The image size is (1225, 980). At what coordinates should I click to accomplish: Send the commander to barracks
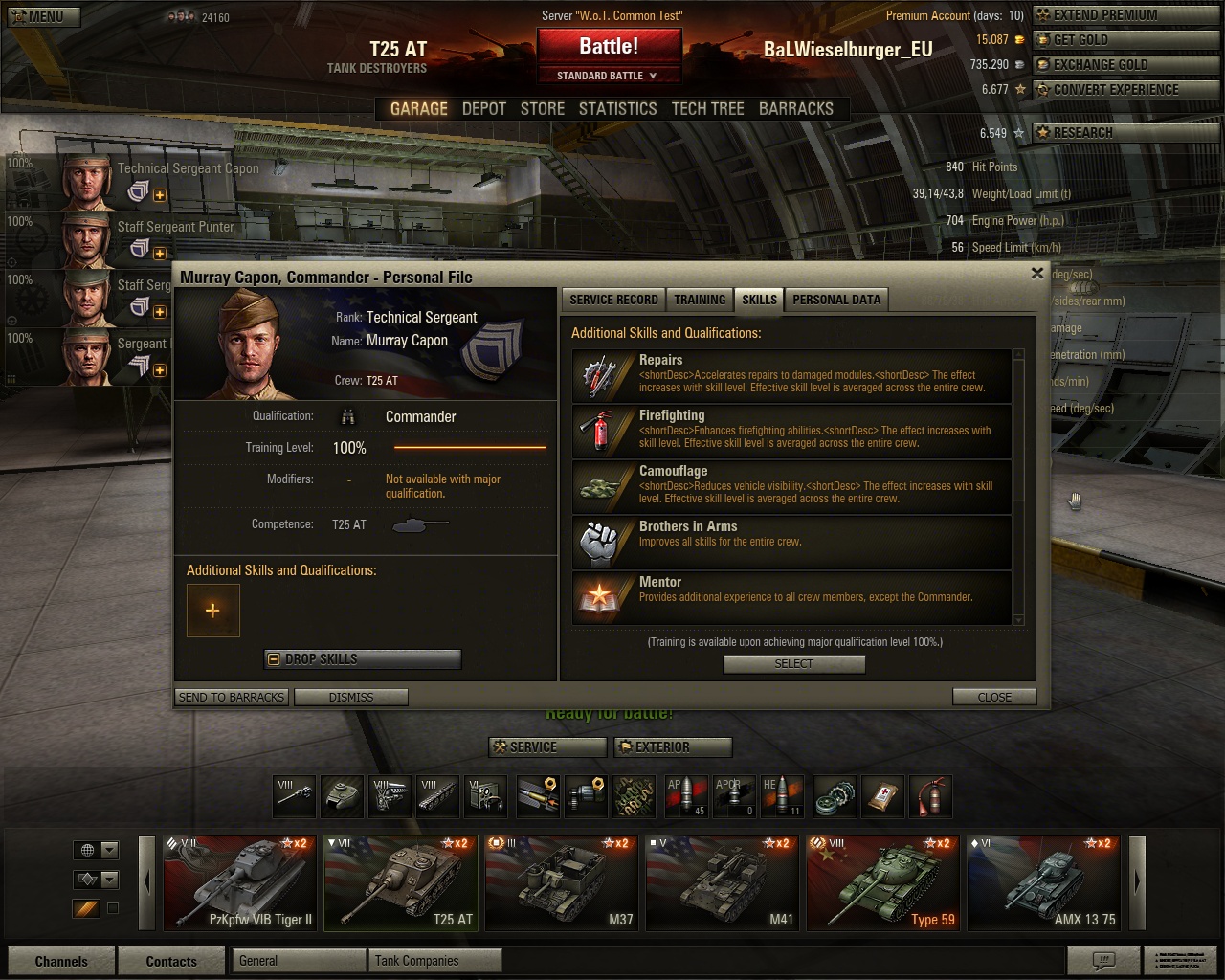coord(232,697)
